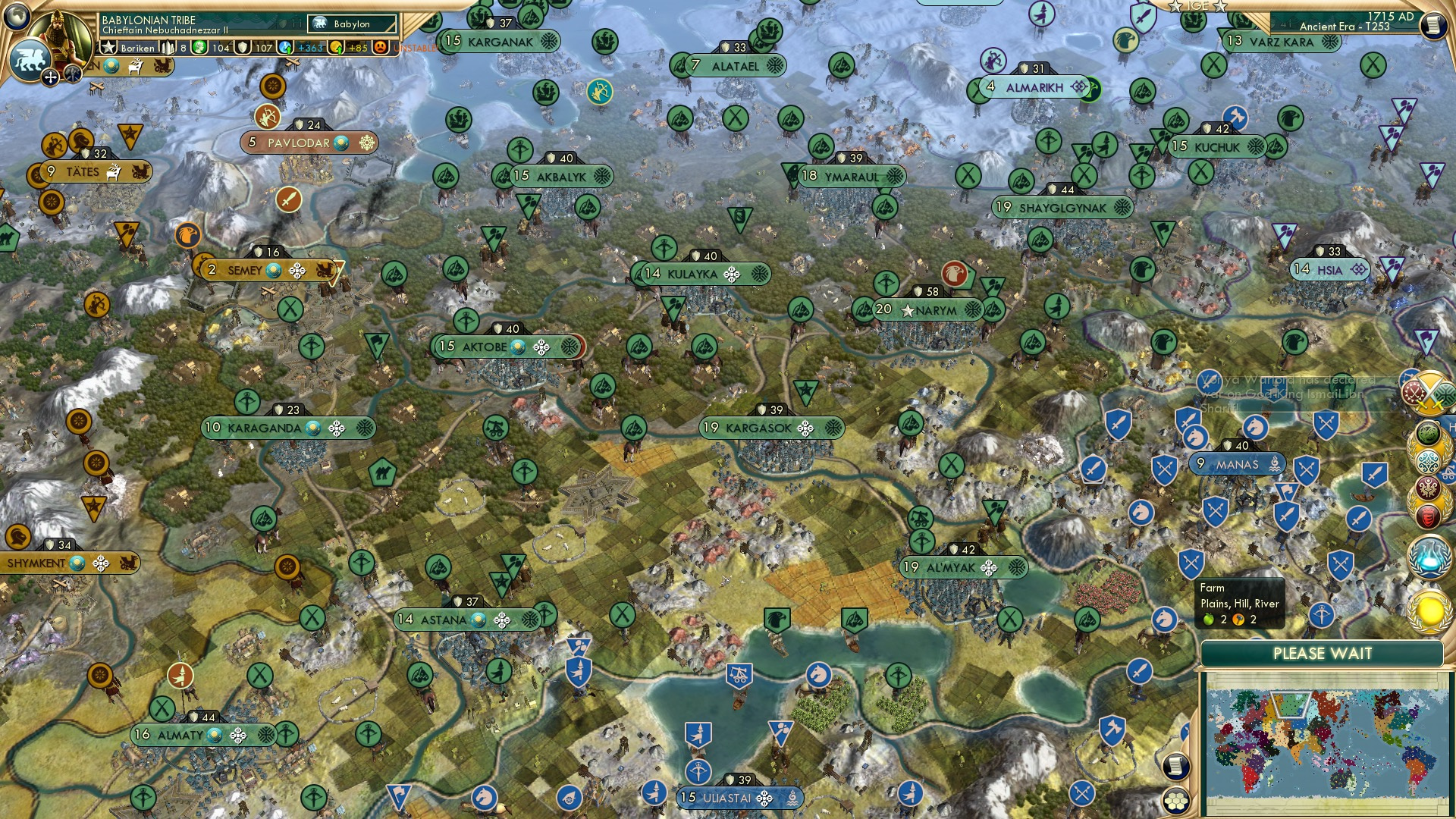Viewport: 1456px width, 819px height.
Task: Click the deer resource icon below the top bar
Action: [x=136, y=67]
